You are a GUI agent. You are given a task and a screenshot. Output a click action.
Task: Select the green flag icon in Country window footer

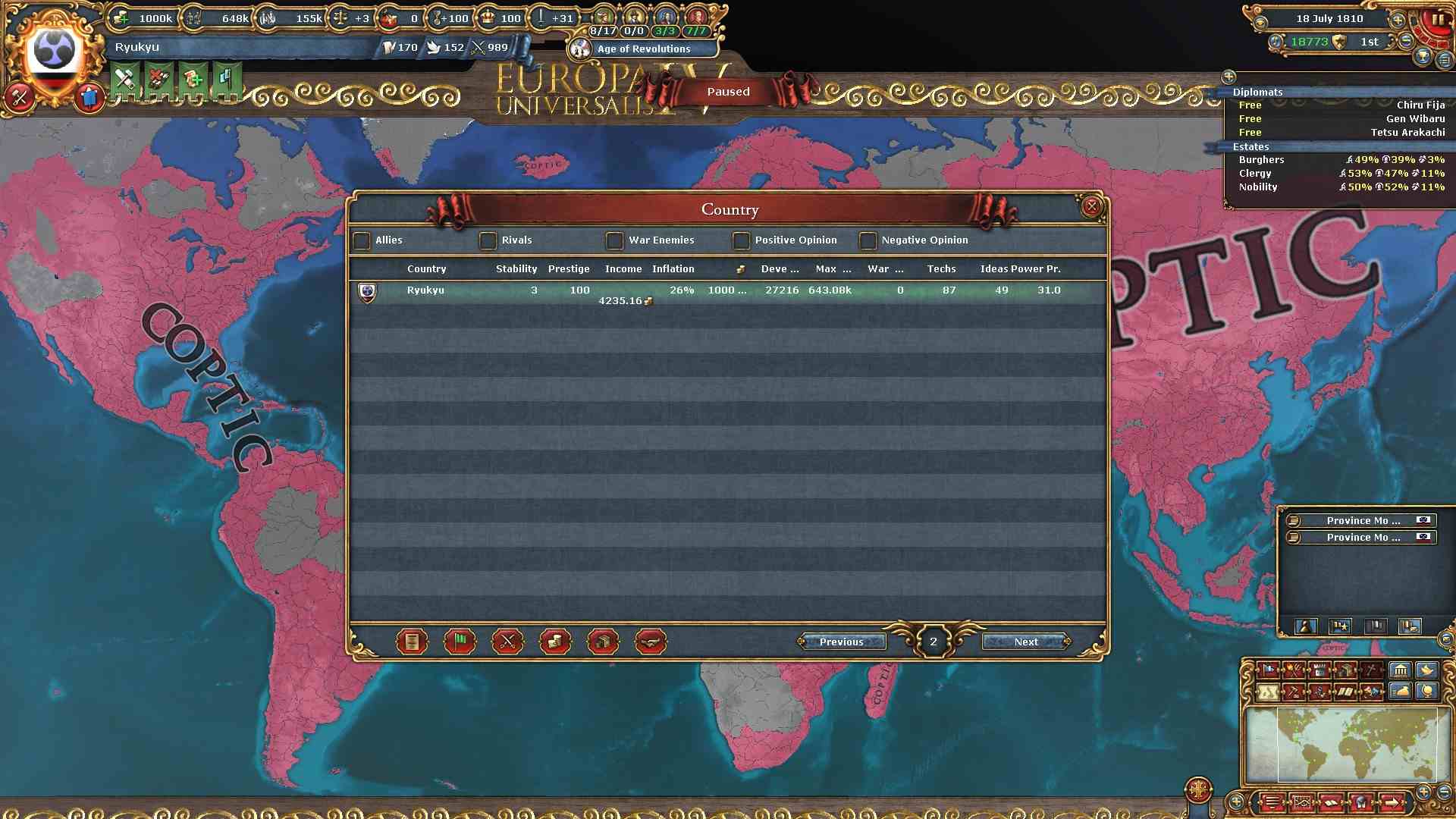pyautogui.click(x=459, y=642)
